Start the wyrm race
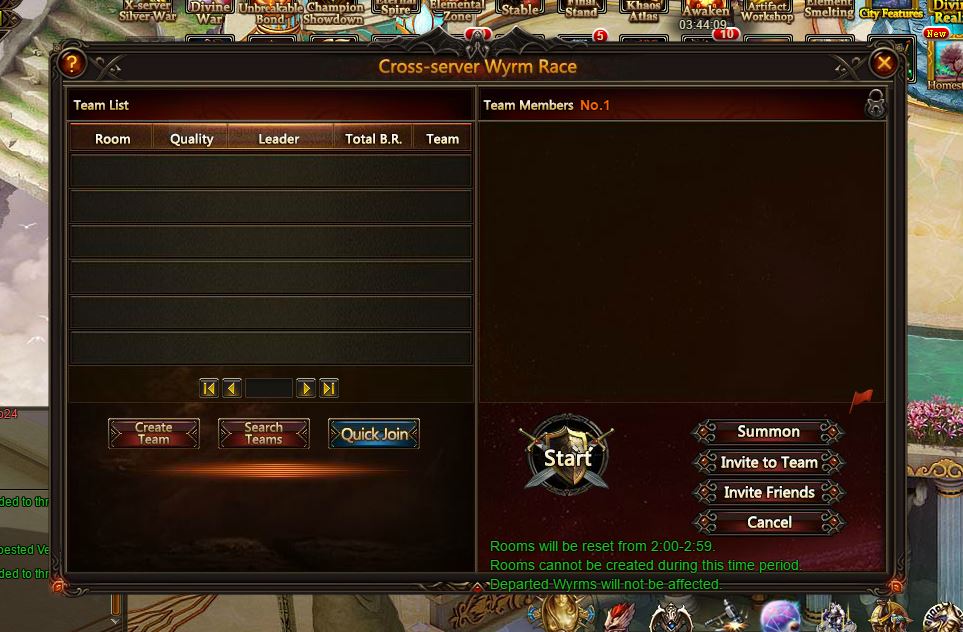The height and width of the screenshot is (632, 963). [567, 457]
